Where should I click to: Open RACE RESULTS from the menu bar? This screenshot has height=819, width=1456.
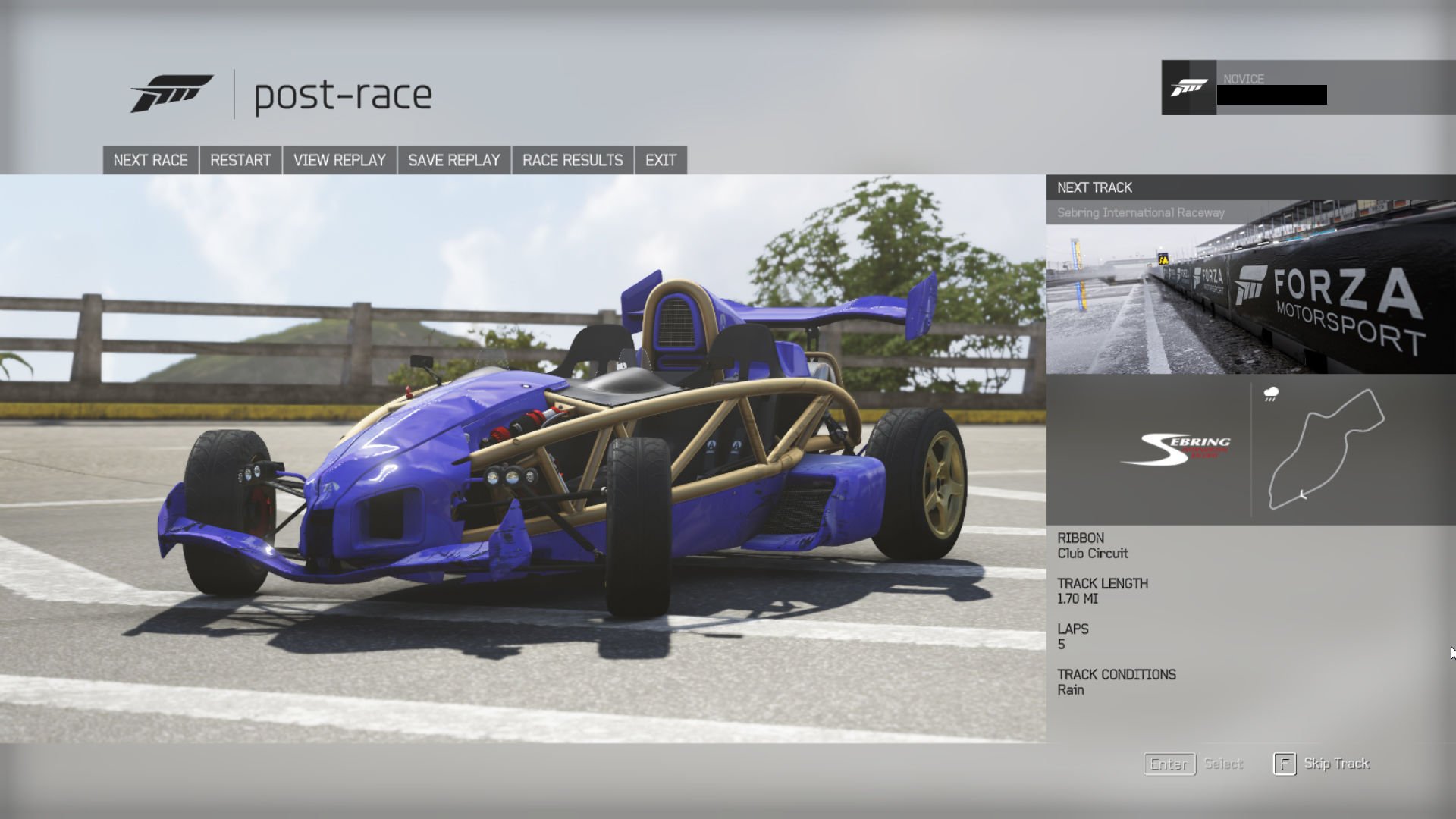[572, 160]
